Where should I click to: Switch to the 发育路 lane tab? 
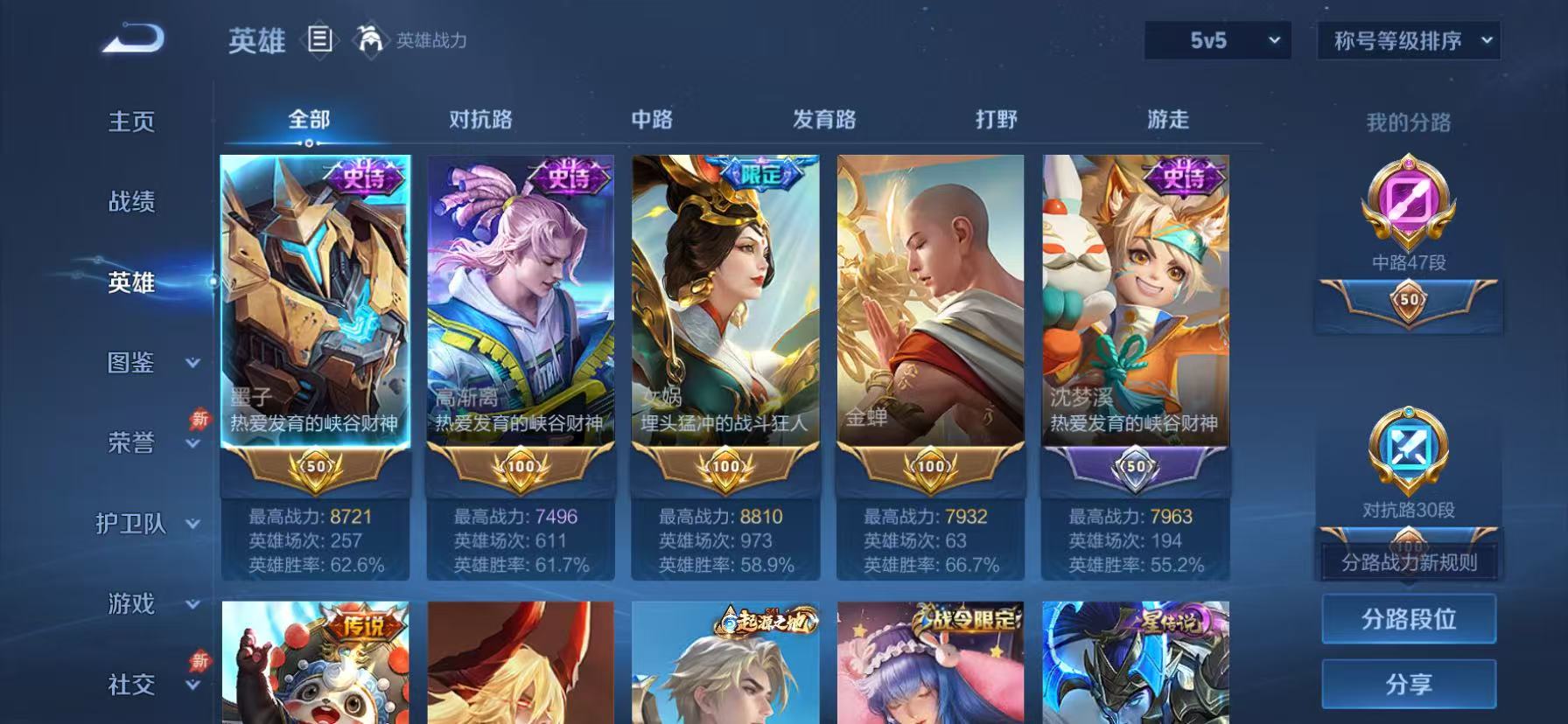tap(826, 118)
